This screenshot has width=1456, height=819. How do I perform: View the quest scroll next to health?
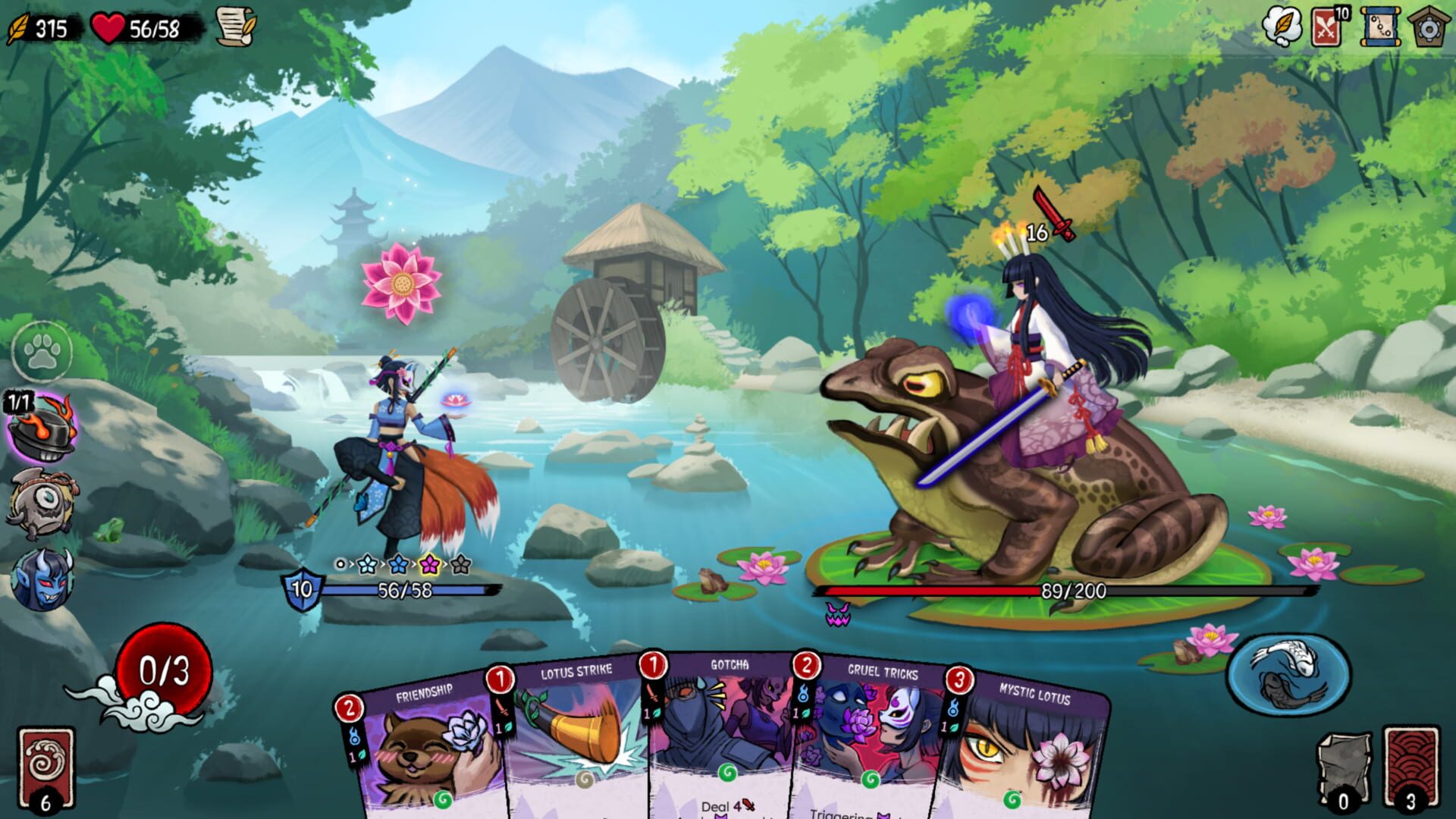[235, 27]
